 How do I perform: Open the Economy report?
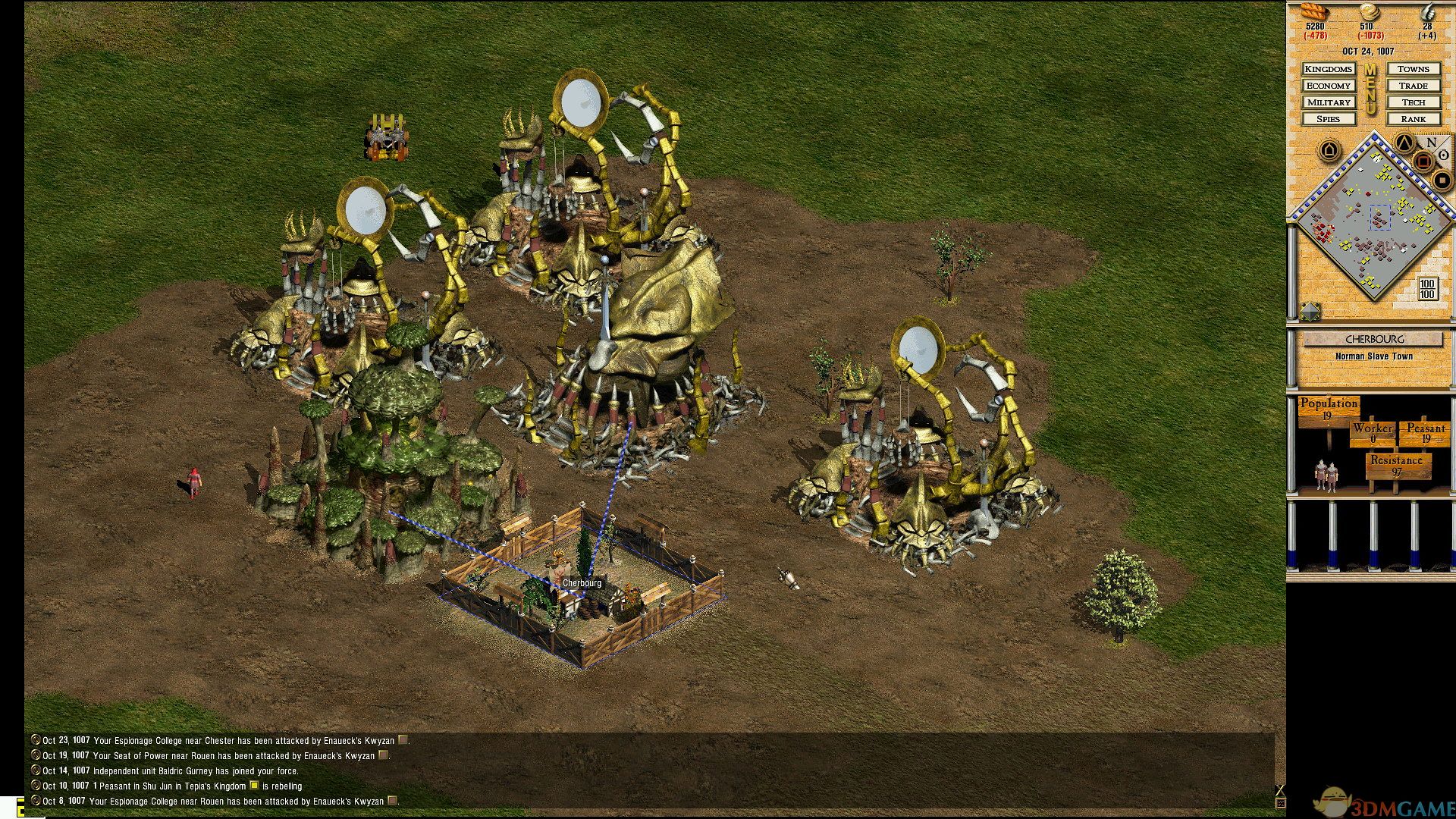click(1329, 86)
